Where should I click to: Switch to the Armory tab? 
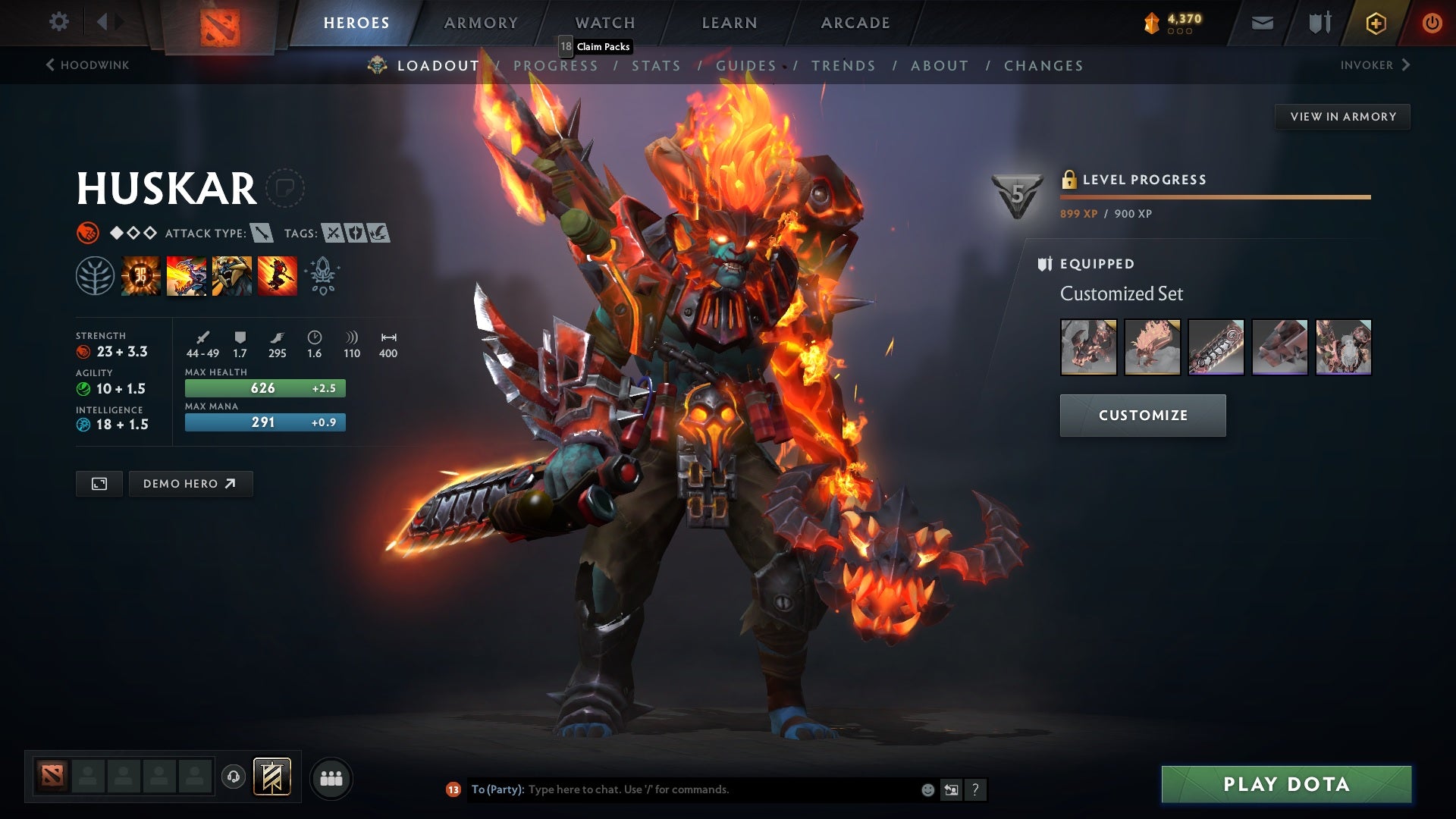[x=481, y=23]
